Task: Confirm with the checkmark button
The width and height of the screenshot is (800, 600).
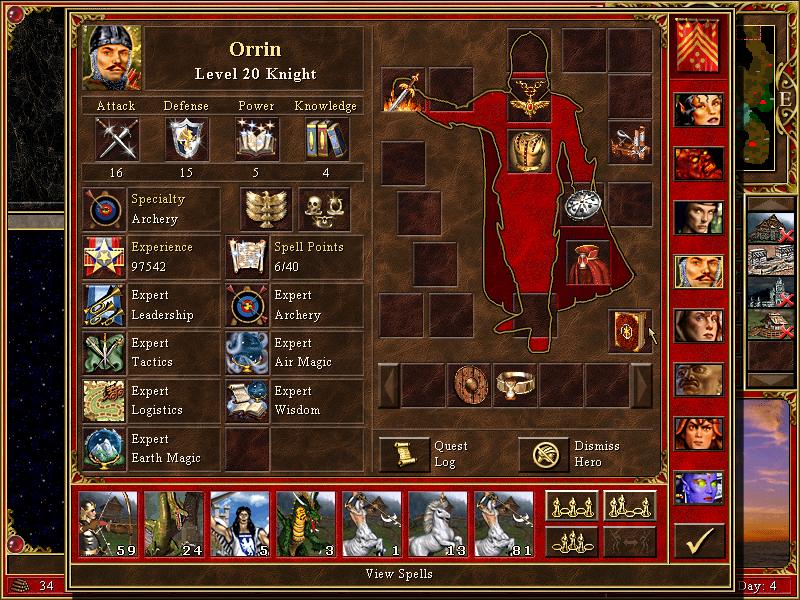Action: 699,542
